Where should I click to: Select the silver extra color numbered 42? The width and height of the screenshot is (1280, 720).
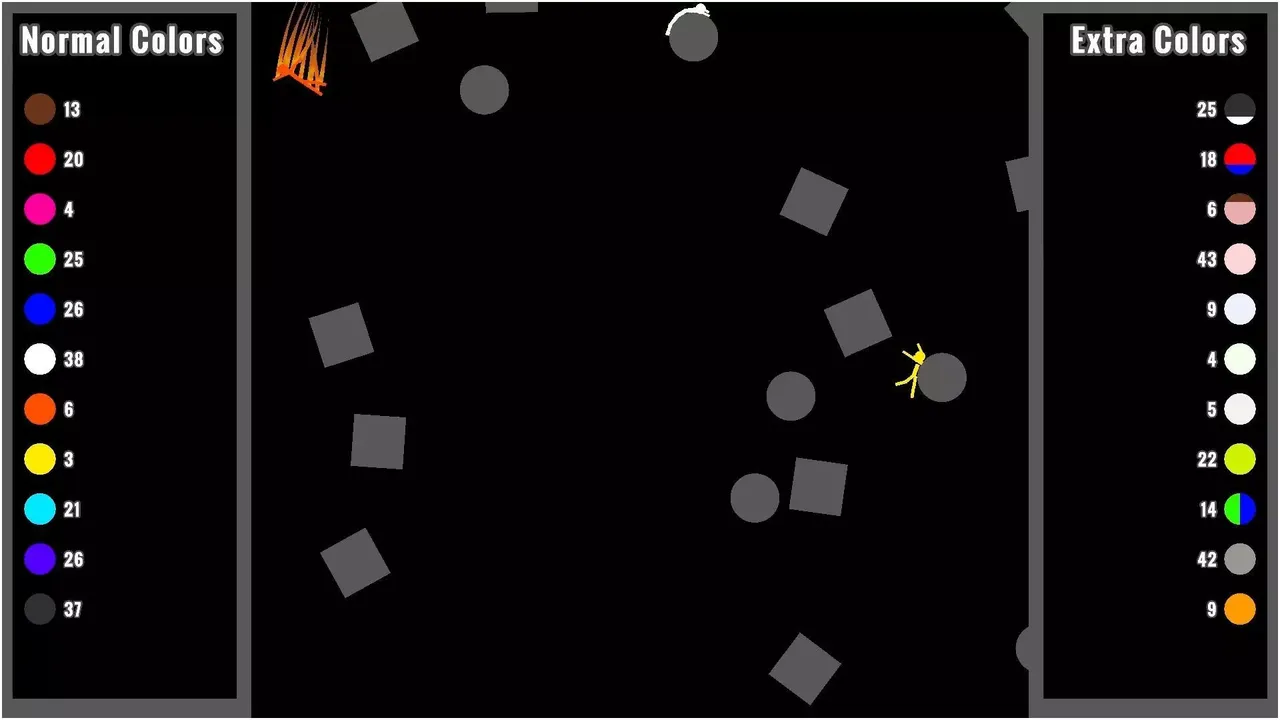click(x=1238, y=560)
